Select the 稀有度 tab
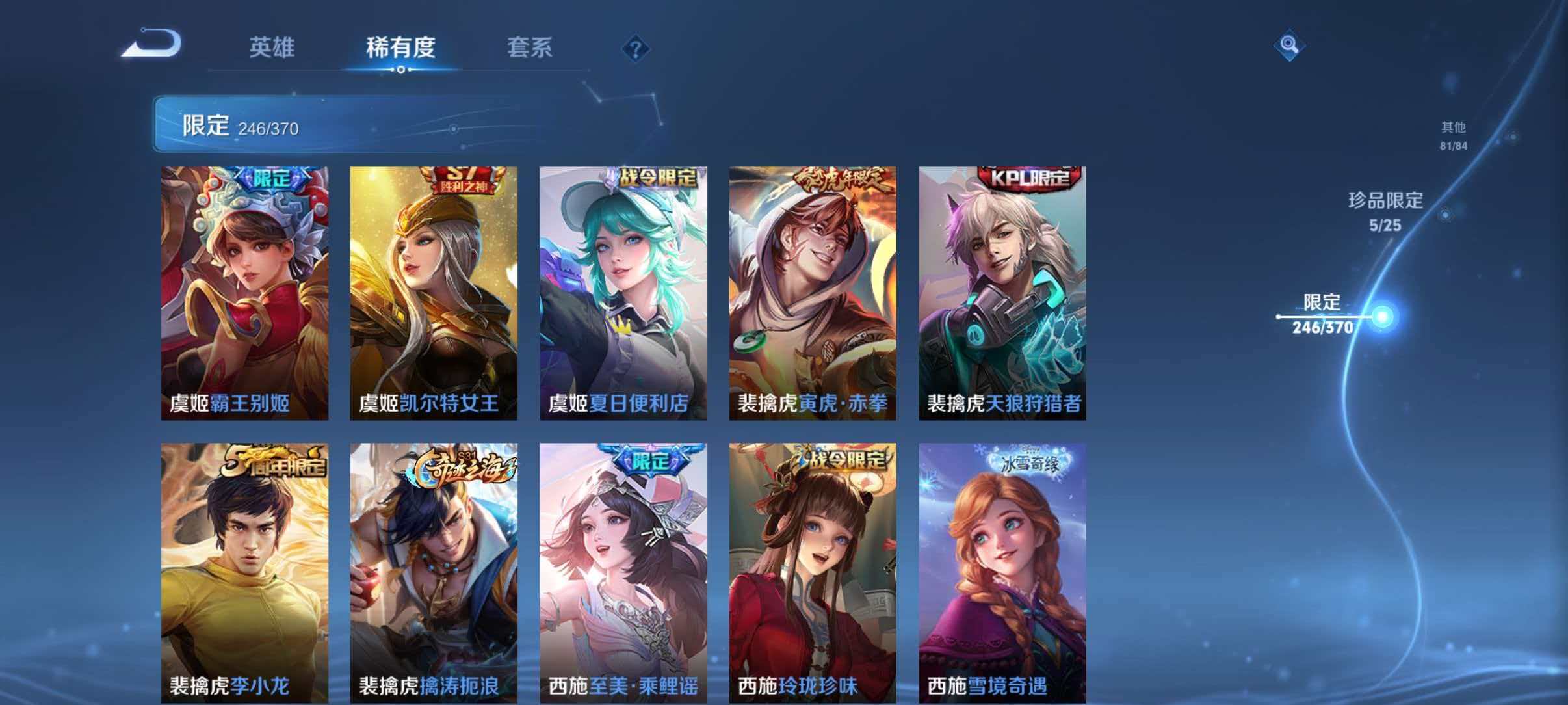Screen dimensions: 1568x705 coord(401,47)
